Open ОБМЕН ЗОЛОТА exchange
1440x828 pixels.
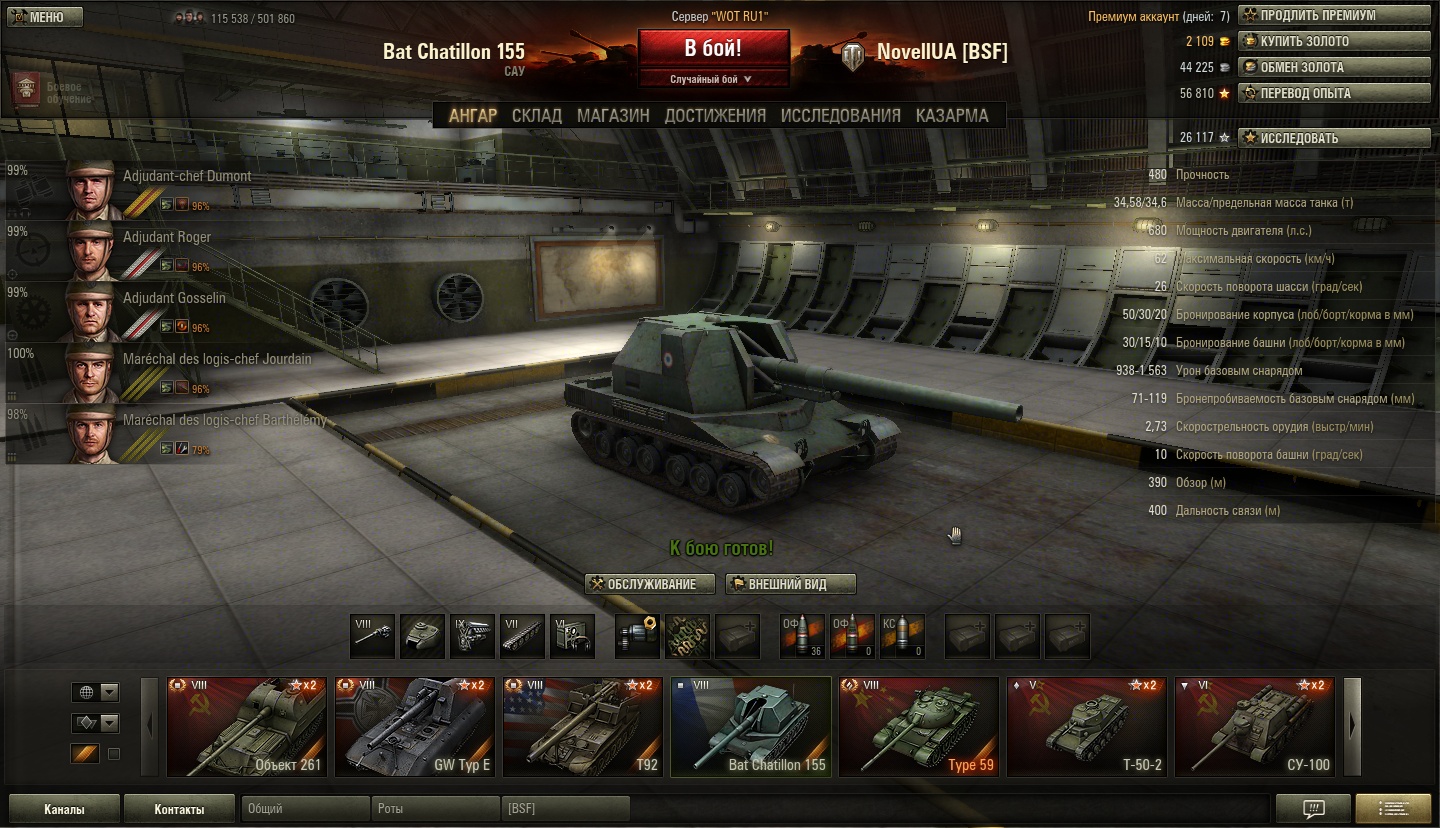point(1334,68)
